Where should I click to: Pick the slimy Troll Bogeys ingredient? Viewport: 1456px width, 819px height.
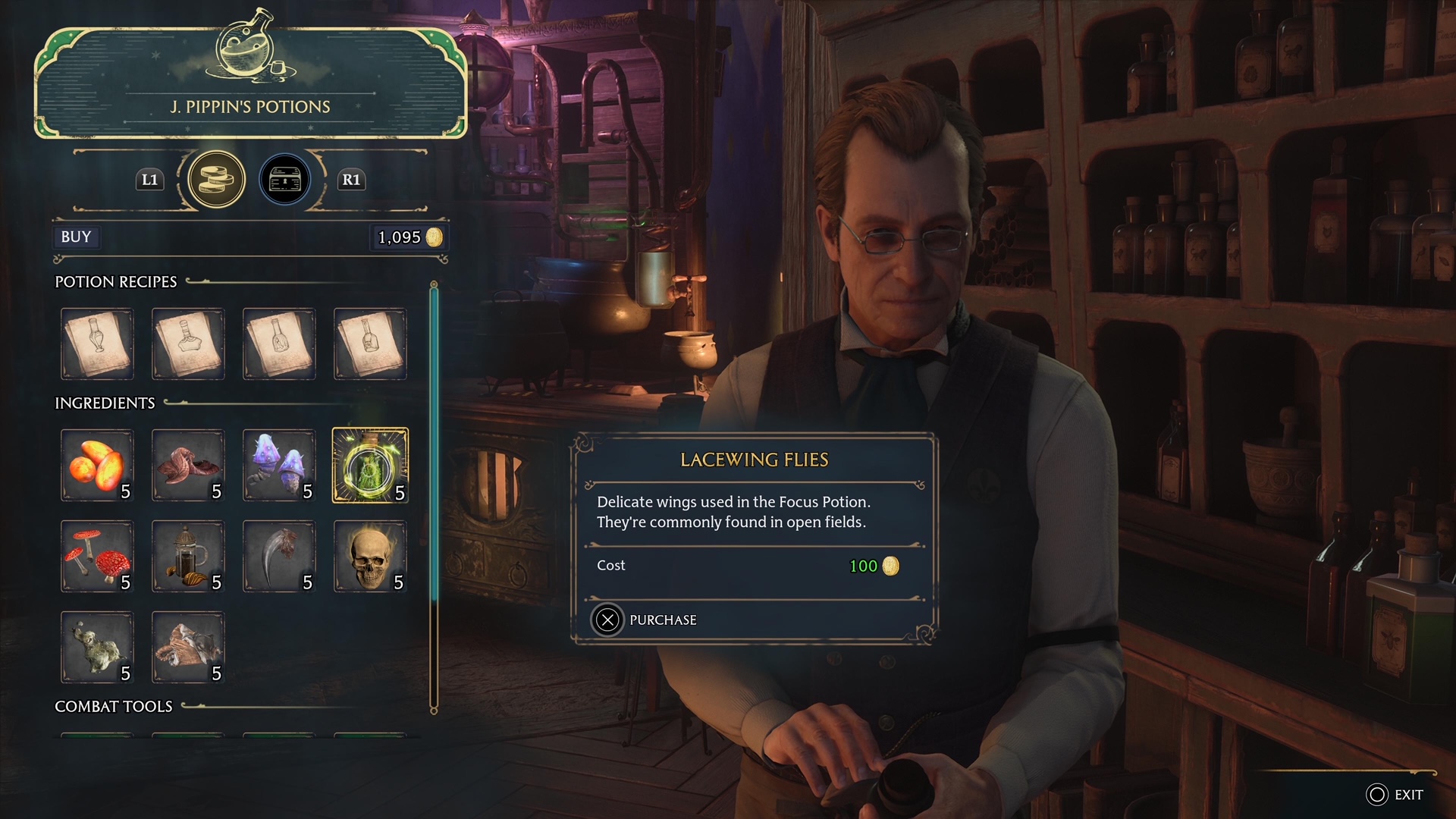(97, 647)
